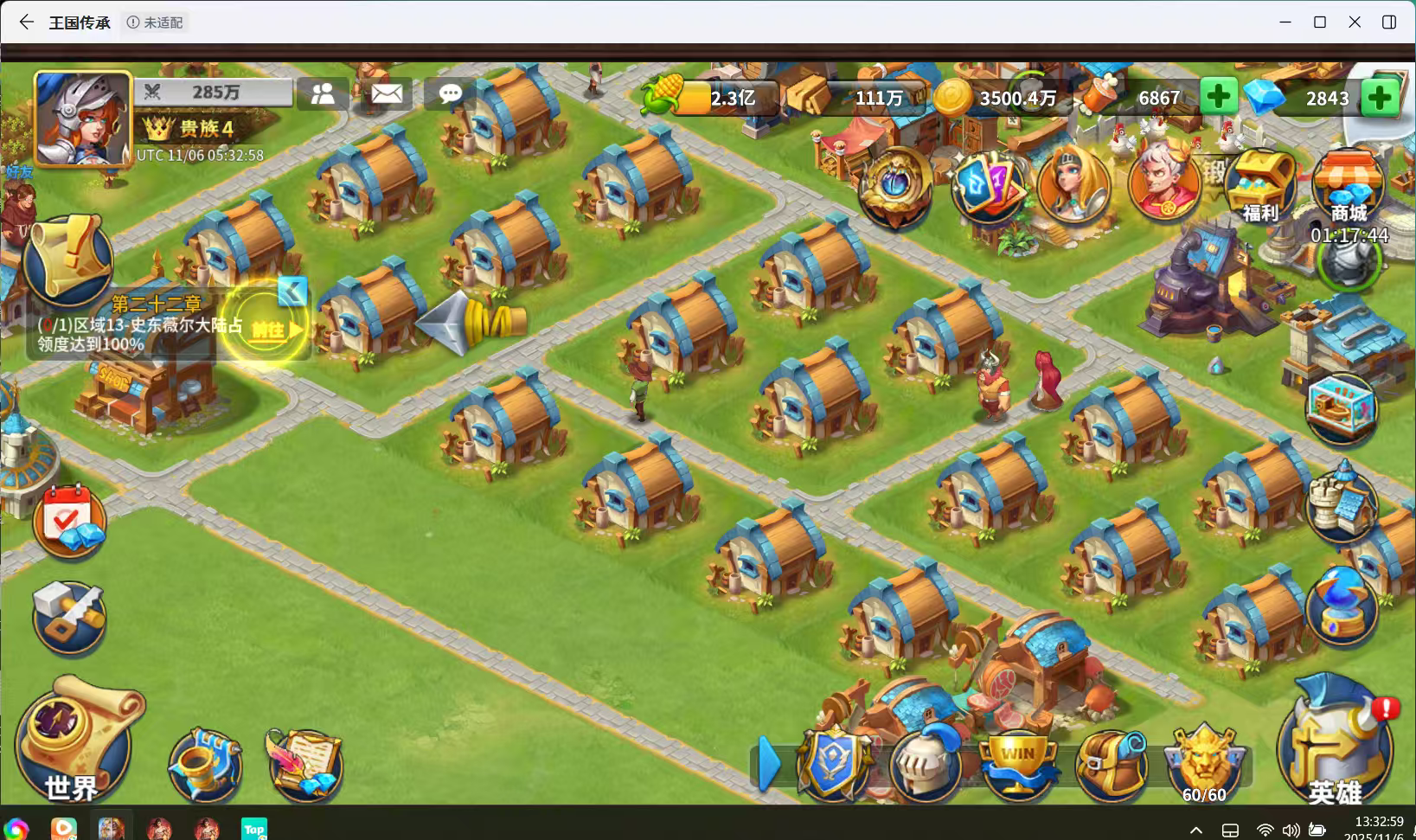Open the 福利 welfare chest
Viewport: 1416px width, 840px height.
pos(1259,183)
